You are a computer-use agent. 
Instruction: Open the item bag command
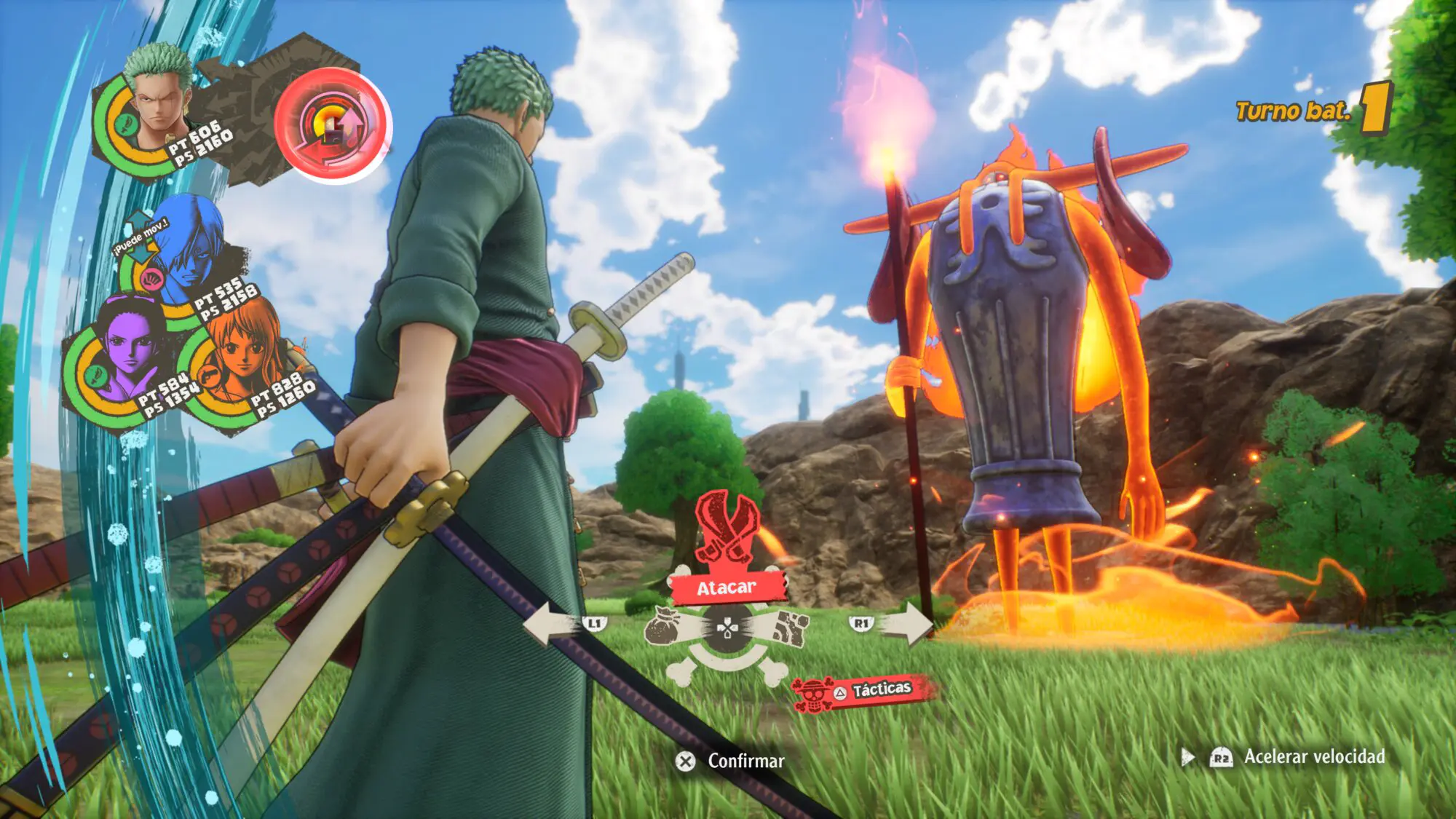click(x=664, y=625)
